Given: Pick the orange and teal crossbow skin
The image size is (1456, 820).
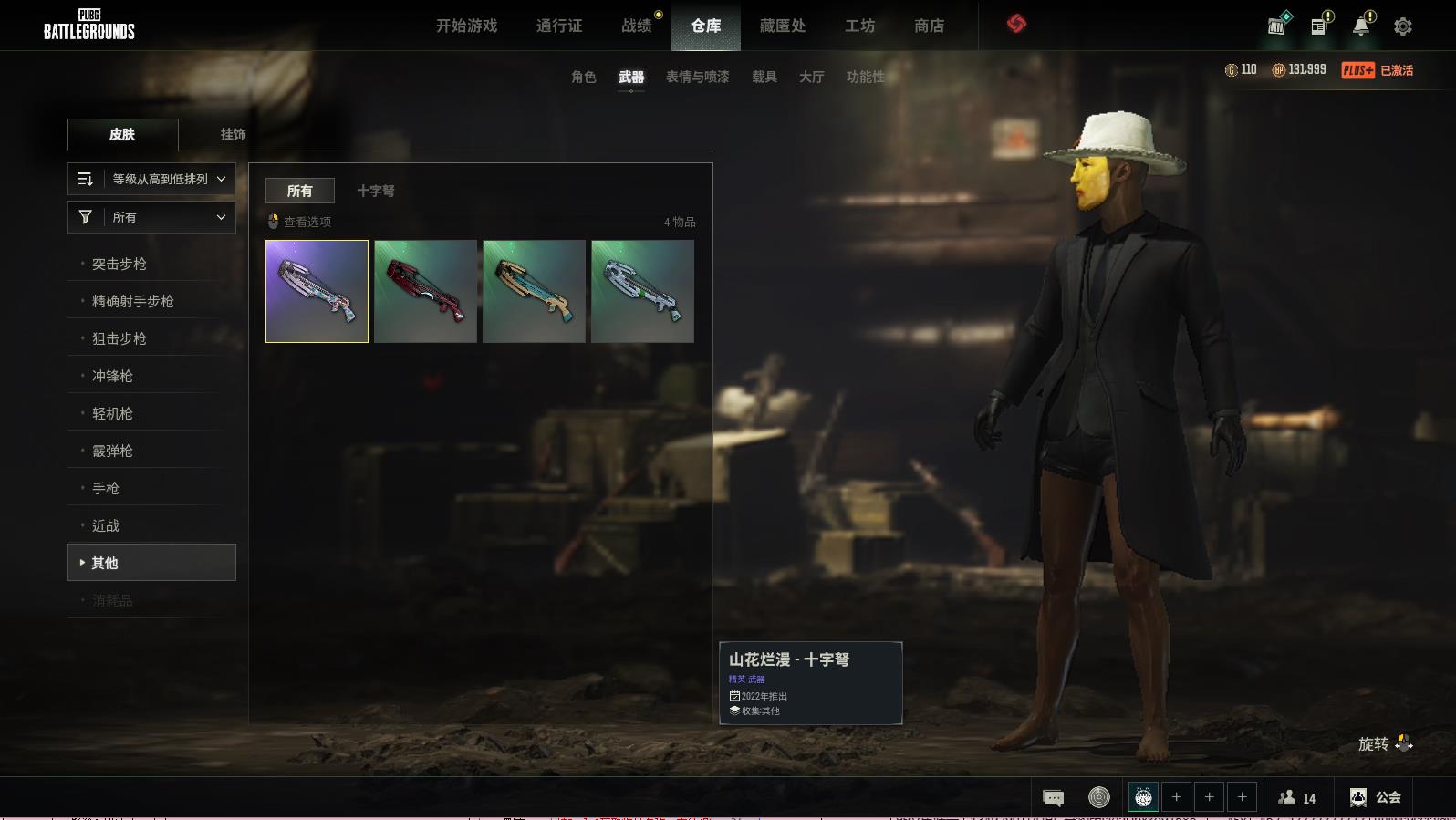Looking at the screenshot, I should coord(534,291).
